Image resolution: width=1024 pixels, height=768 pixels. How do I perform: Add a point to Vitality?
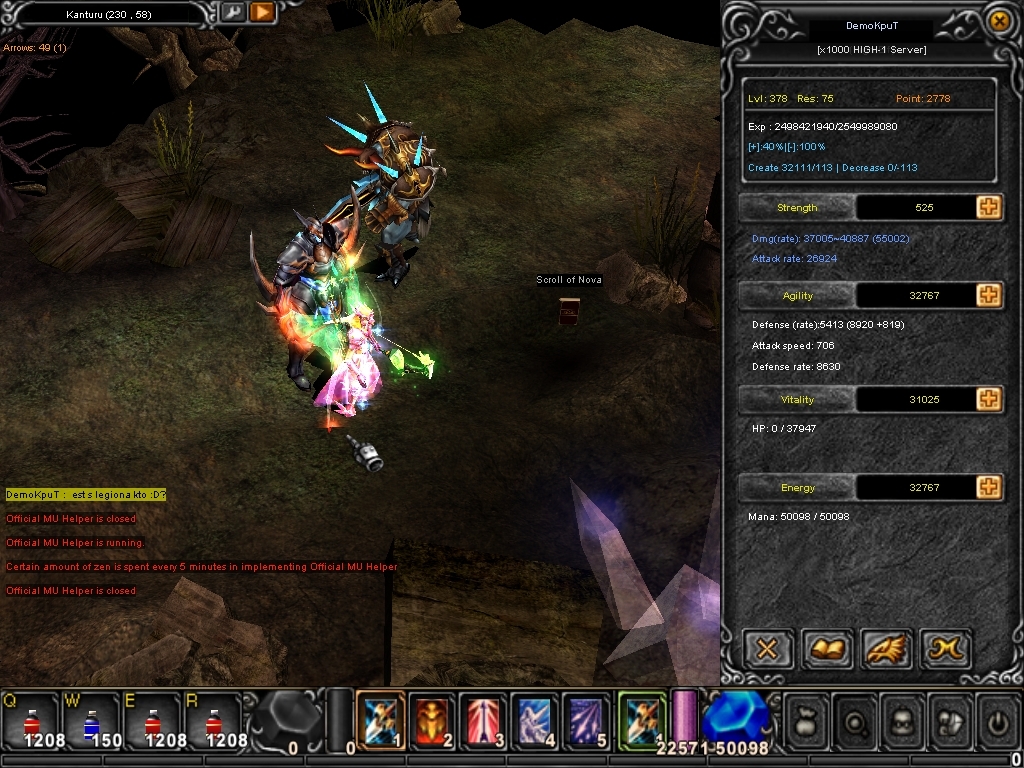(x=988, y=399)
